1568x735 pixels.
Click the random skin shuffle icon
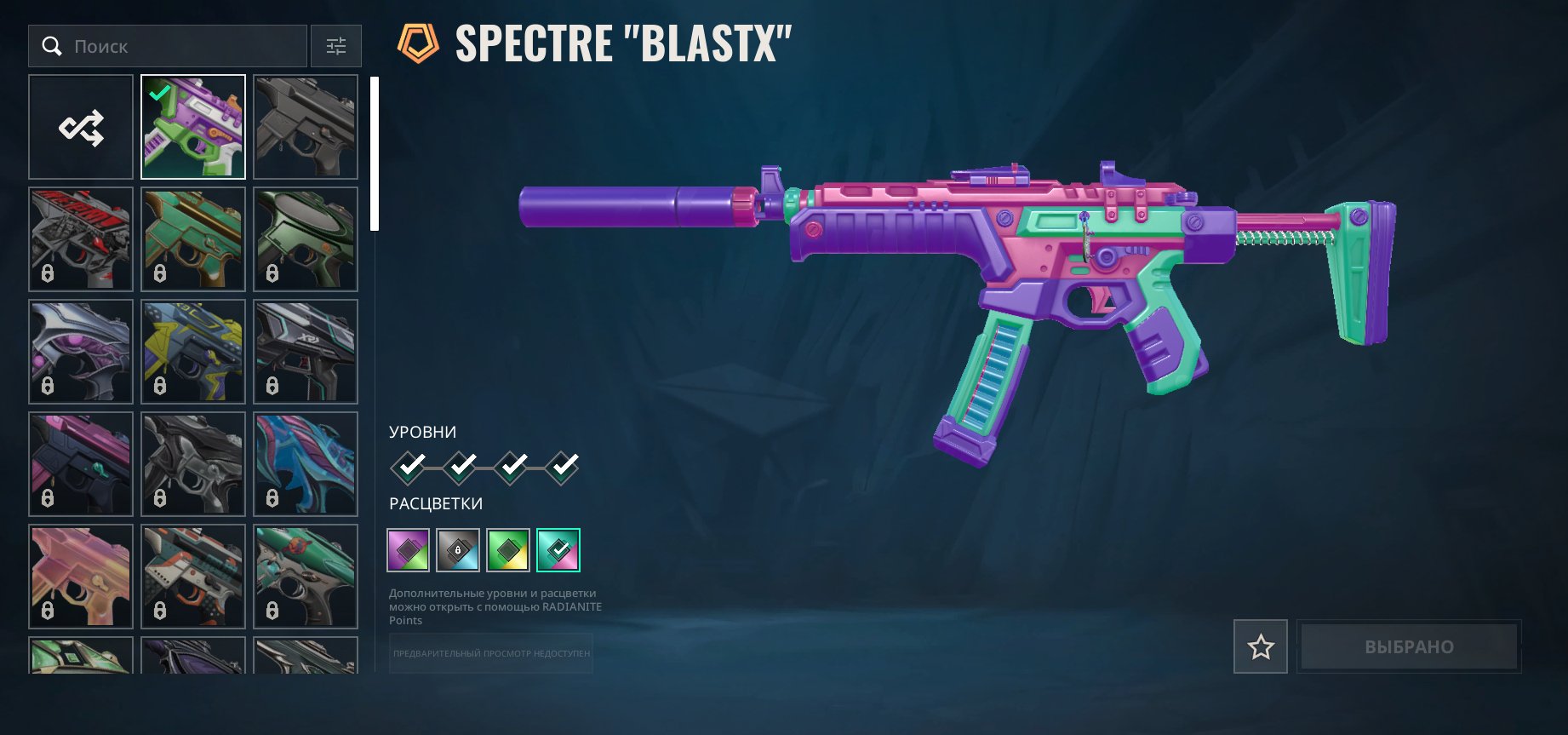pos(80,126)
